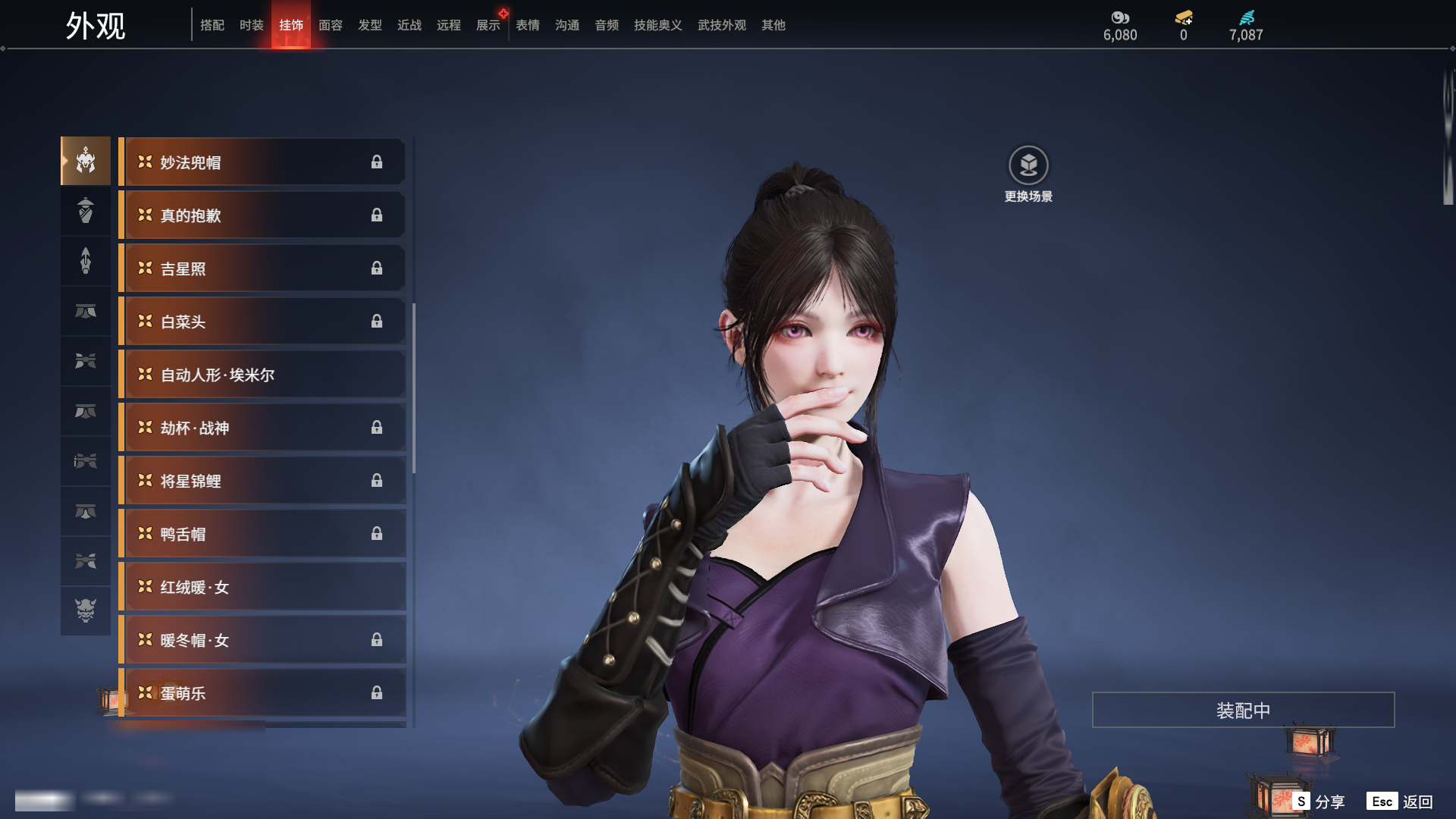
Task: Select the 红绒暖·女 accessory
Action: tap(262, 587)
